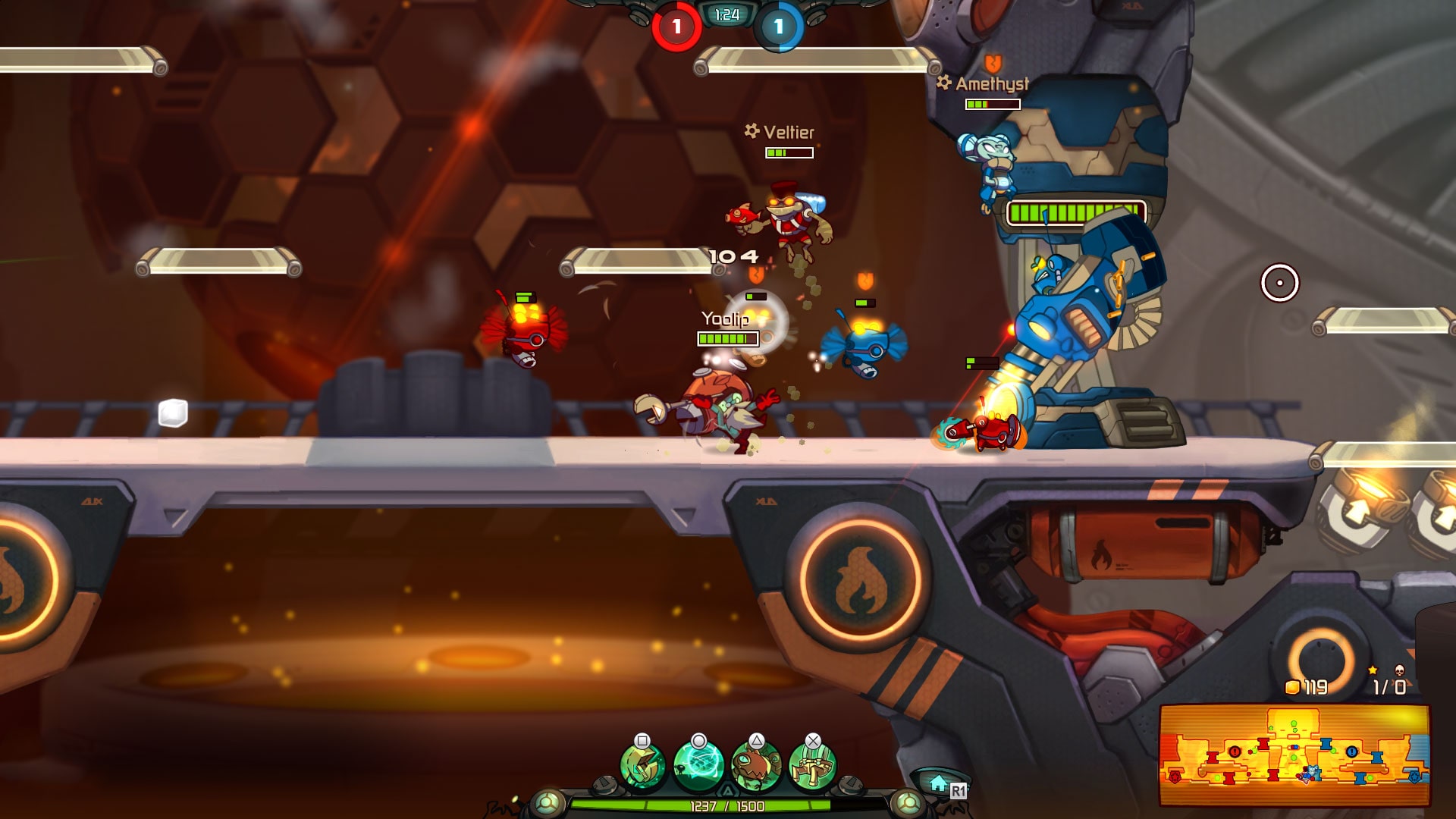
Task: Expand the blue exclamation alert marker on the minimap
Action: tap(1352, 752)
